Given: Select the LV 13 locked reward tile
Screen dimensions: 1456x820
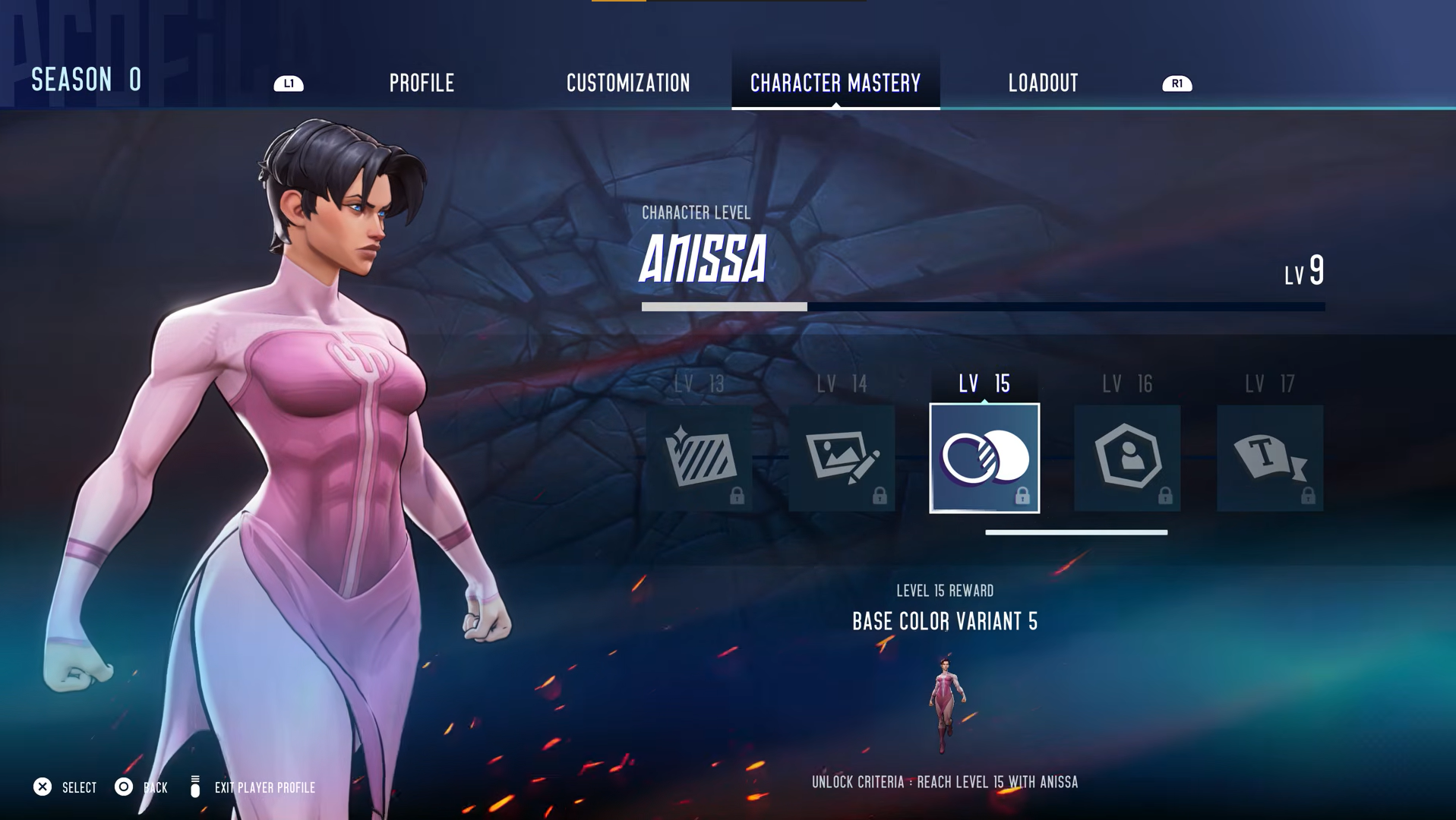Looking at the screenshot, I should pos(699,458).
